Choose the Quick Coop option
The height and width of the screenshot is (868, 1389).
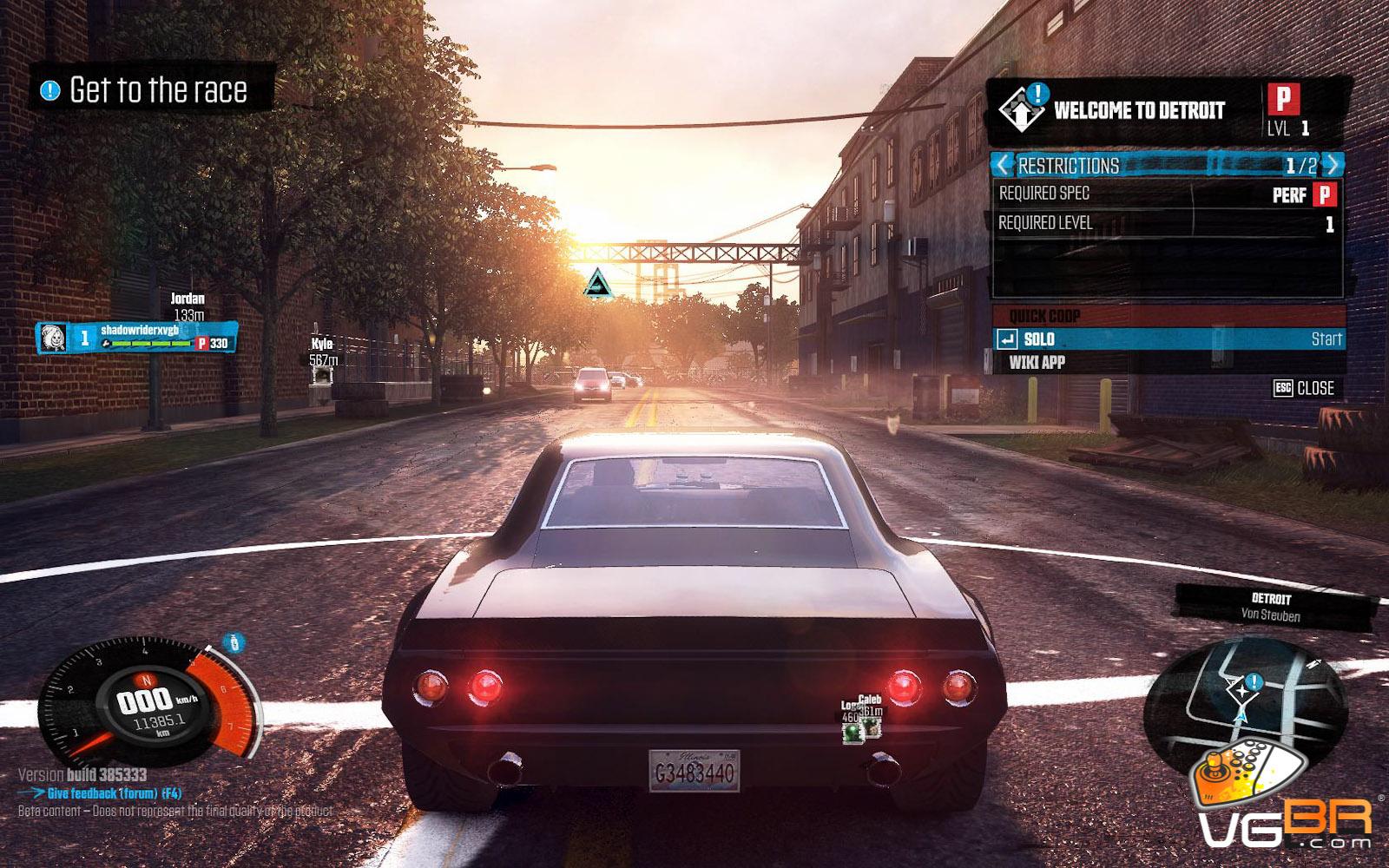(1168, 316)
